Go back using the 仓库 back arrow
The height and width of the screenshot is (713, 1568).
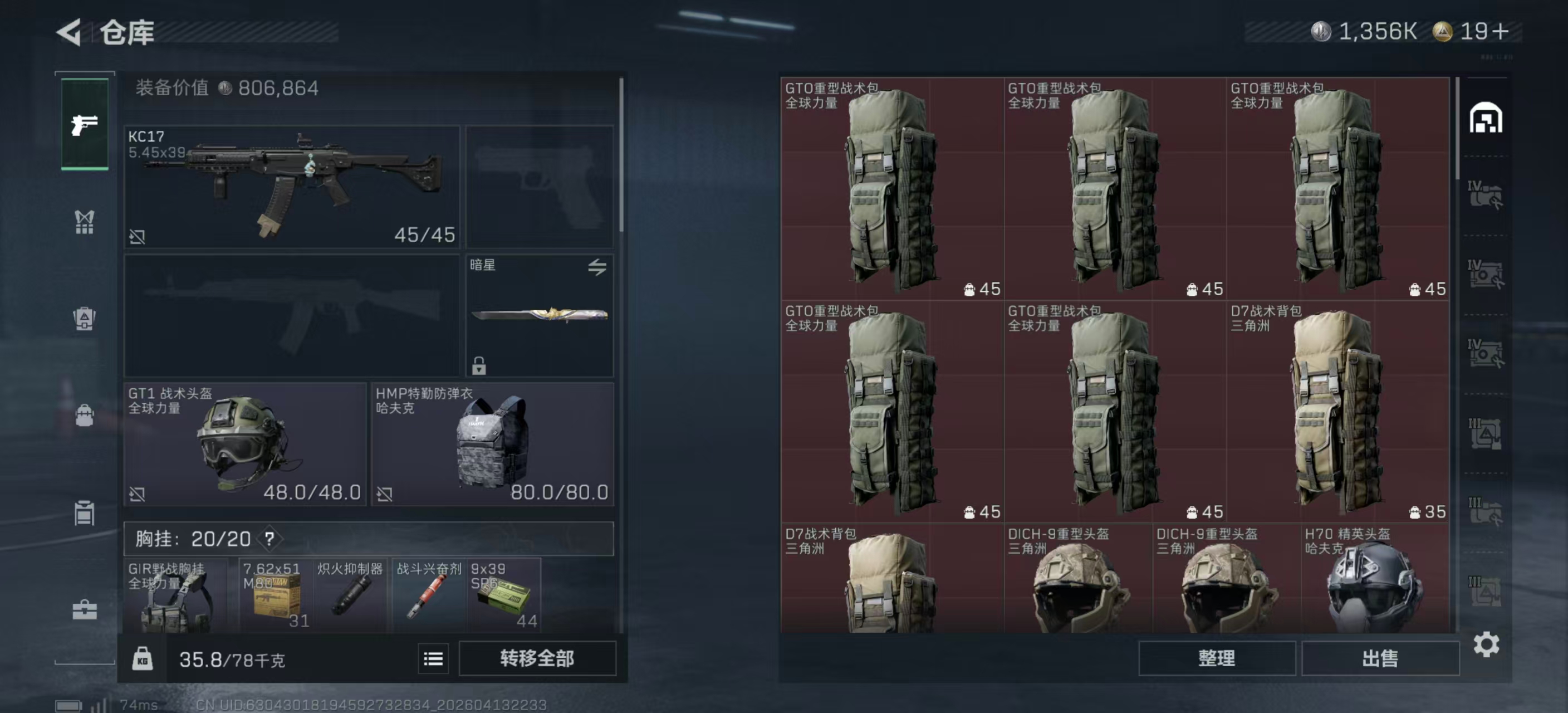(69, 32)
